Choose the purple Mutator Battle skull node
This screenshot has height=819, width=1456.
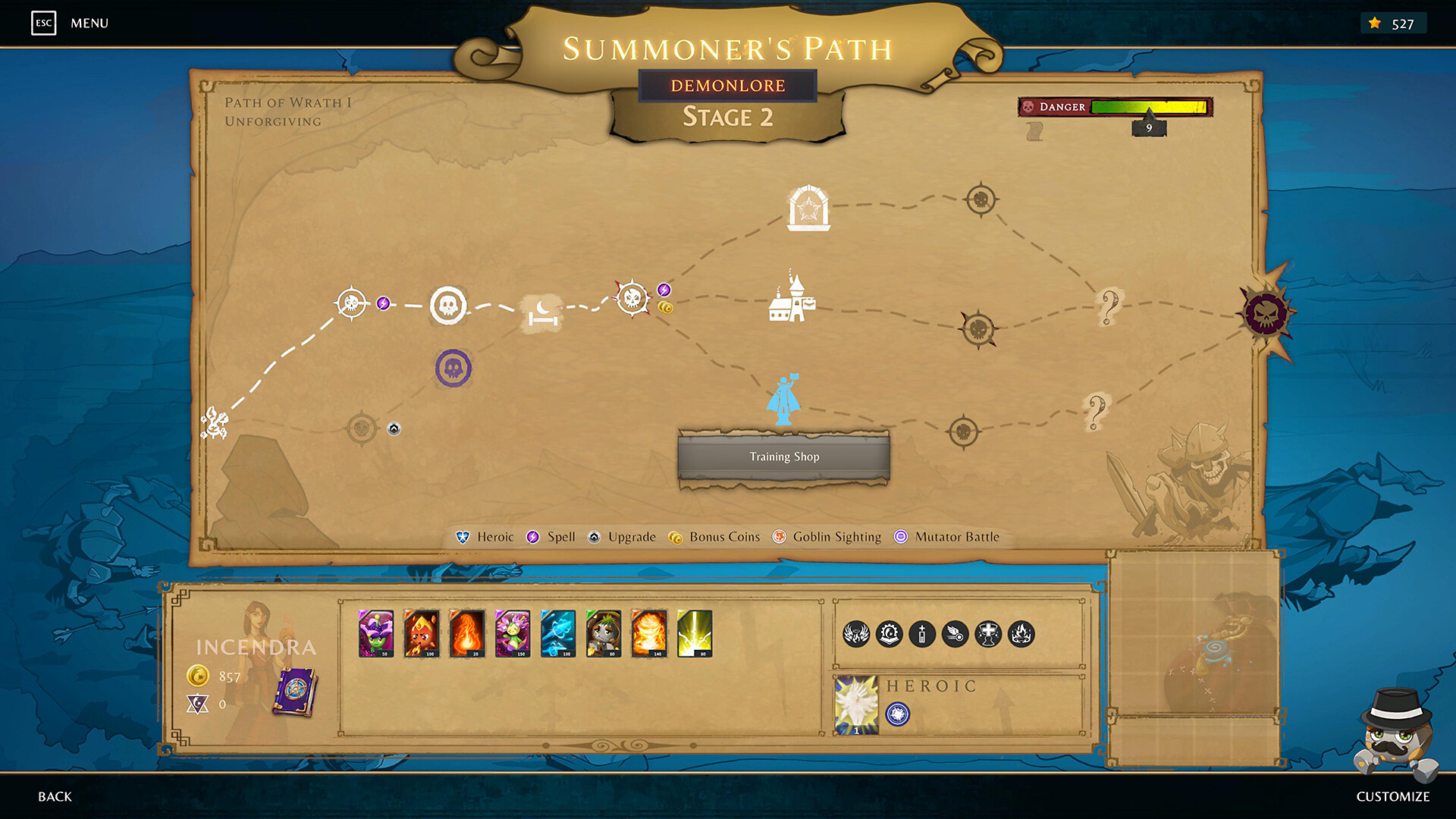coord(453,367)
